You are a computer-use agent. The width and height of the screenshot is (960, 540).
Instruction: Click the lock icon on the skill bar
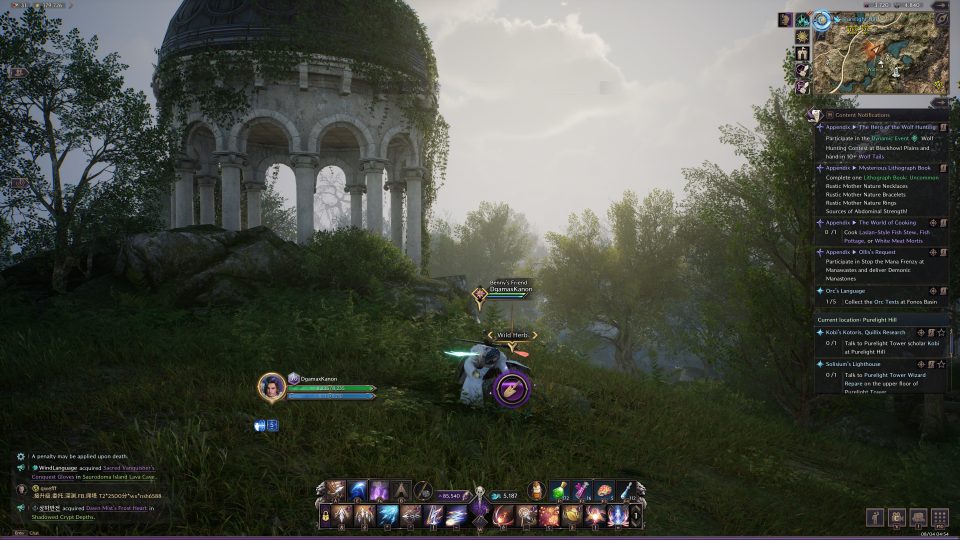[326, 516]
